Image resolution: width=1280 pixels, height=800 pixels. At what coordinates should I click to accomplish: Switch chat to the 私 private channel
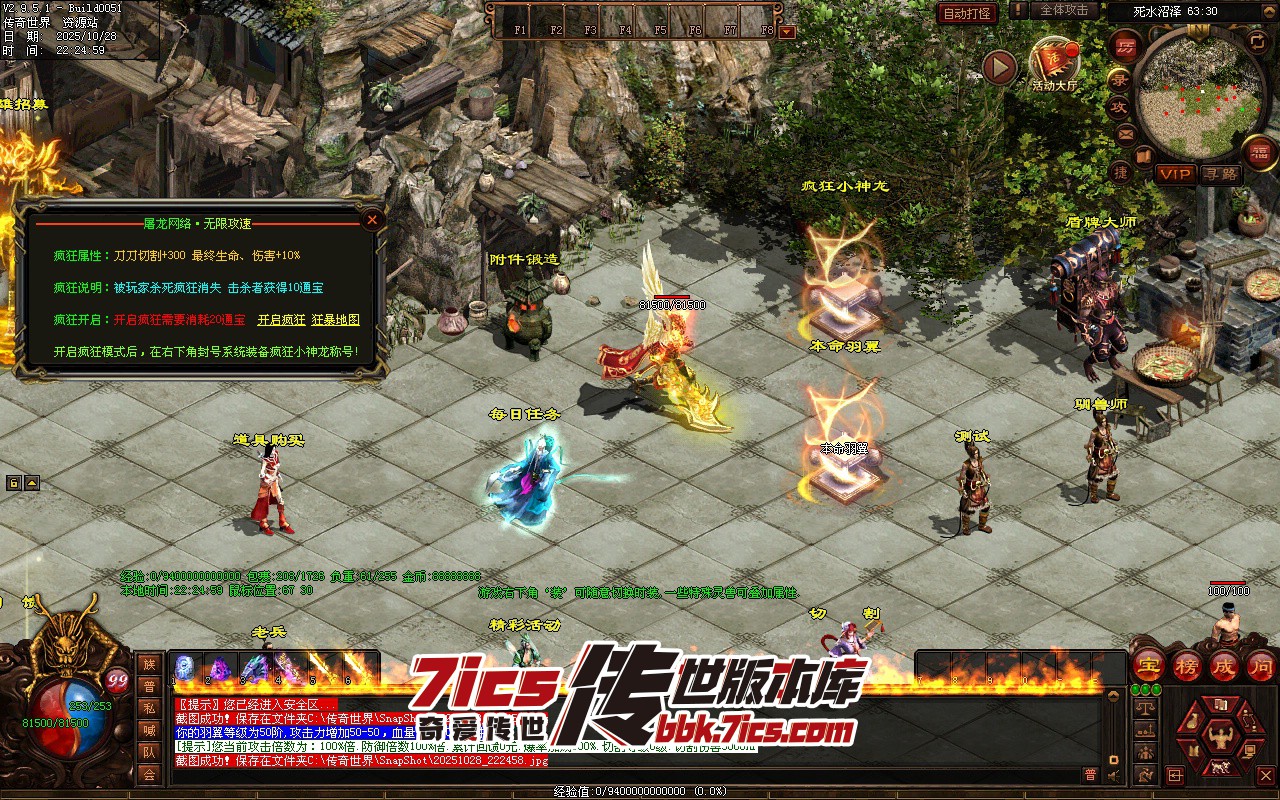pos(149,708)
